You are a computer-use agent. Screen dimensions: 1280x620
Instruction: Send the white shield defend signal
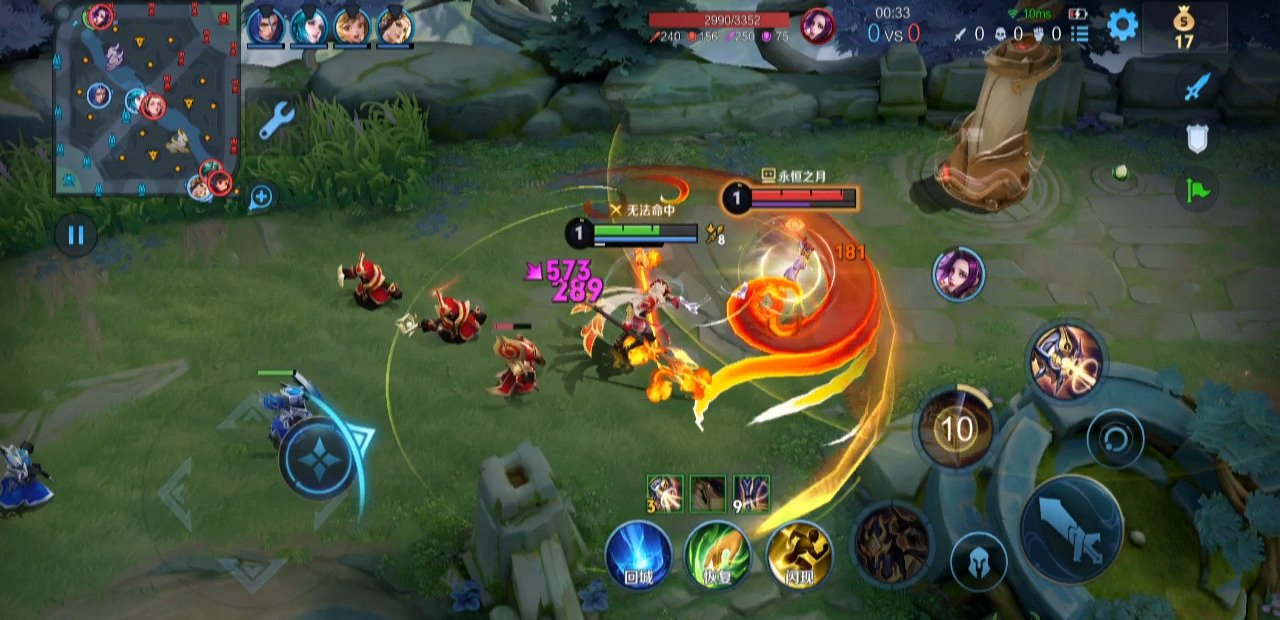coord(1197,138)
